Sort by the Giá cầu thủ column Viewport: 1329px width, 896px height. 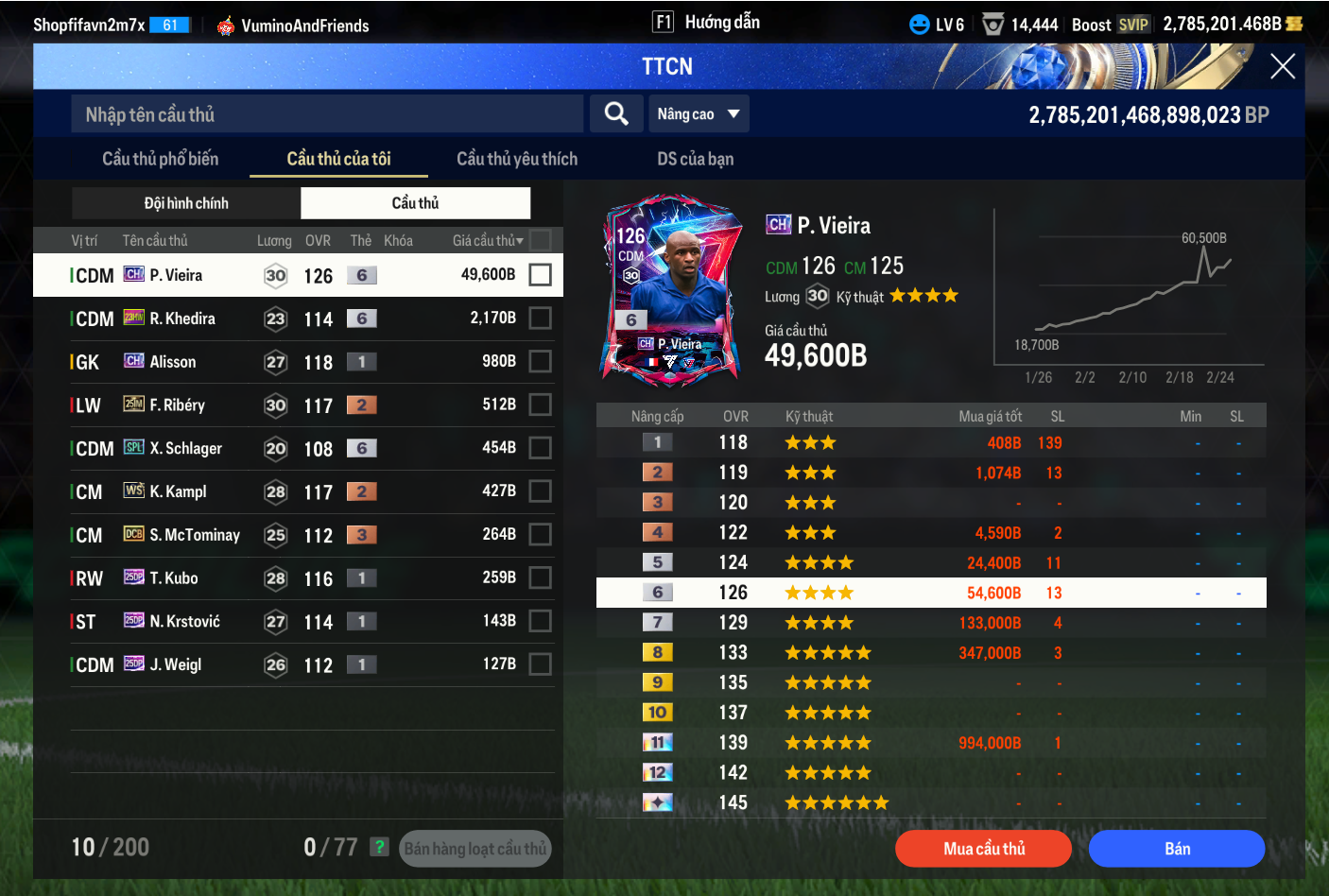pyautogui.click(x=487, y=241)
